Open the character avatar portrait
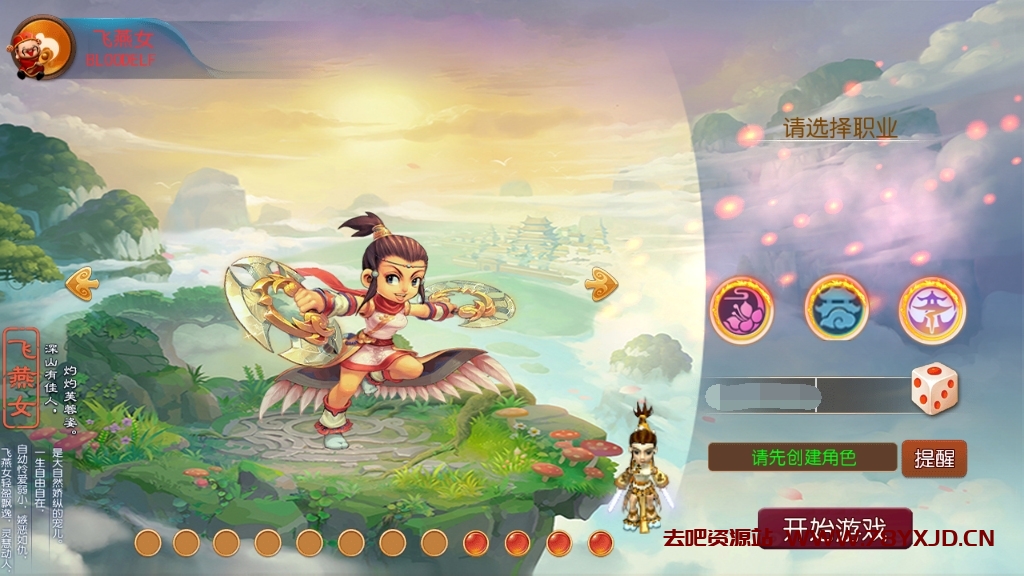The height and width of the screenshot is (576, 1024). point(40,47)
